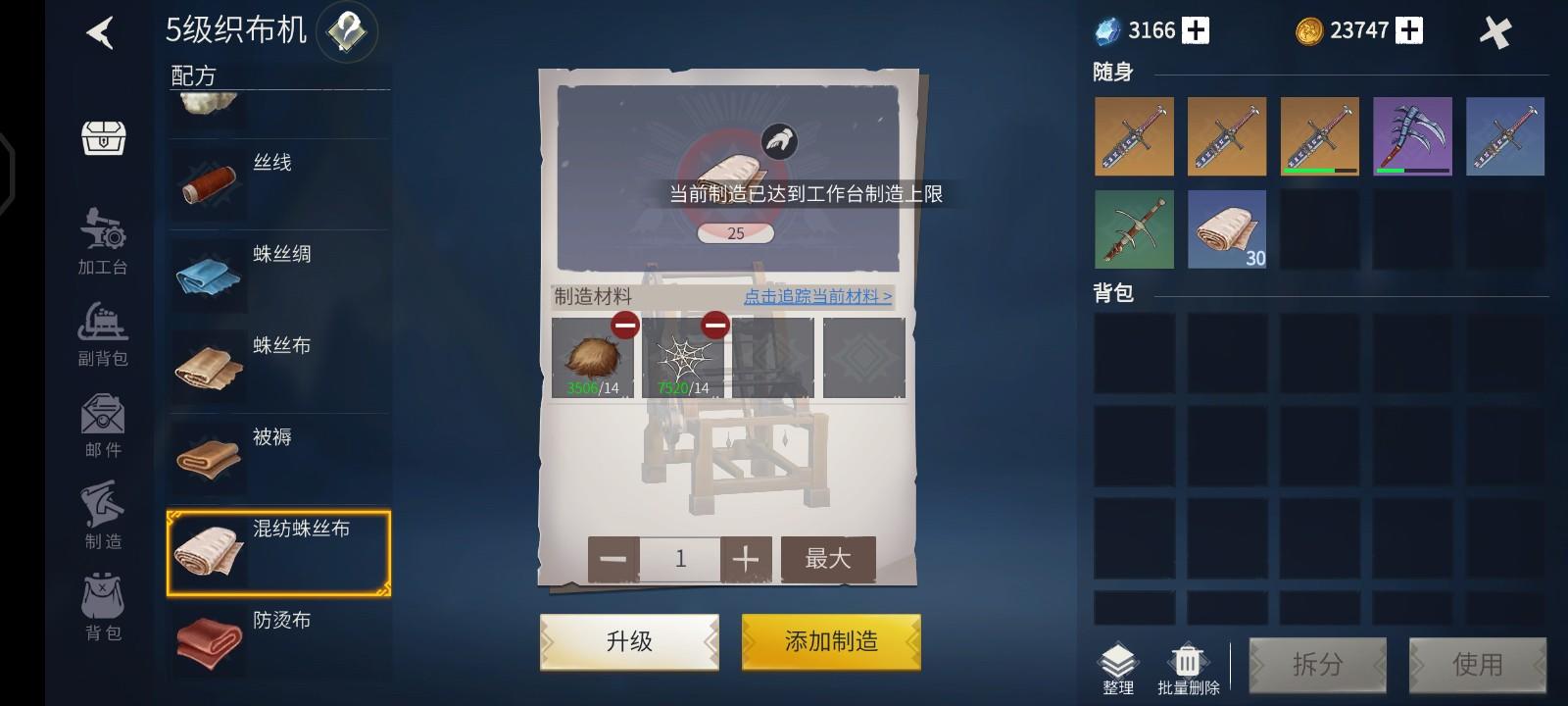
Task: Open the 副背包 secondary backpack icon
Action: [103, 328]
